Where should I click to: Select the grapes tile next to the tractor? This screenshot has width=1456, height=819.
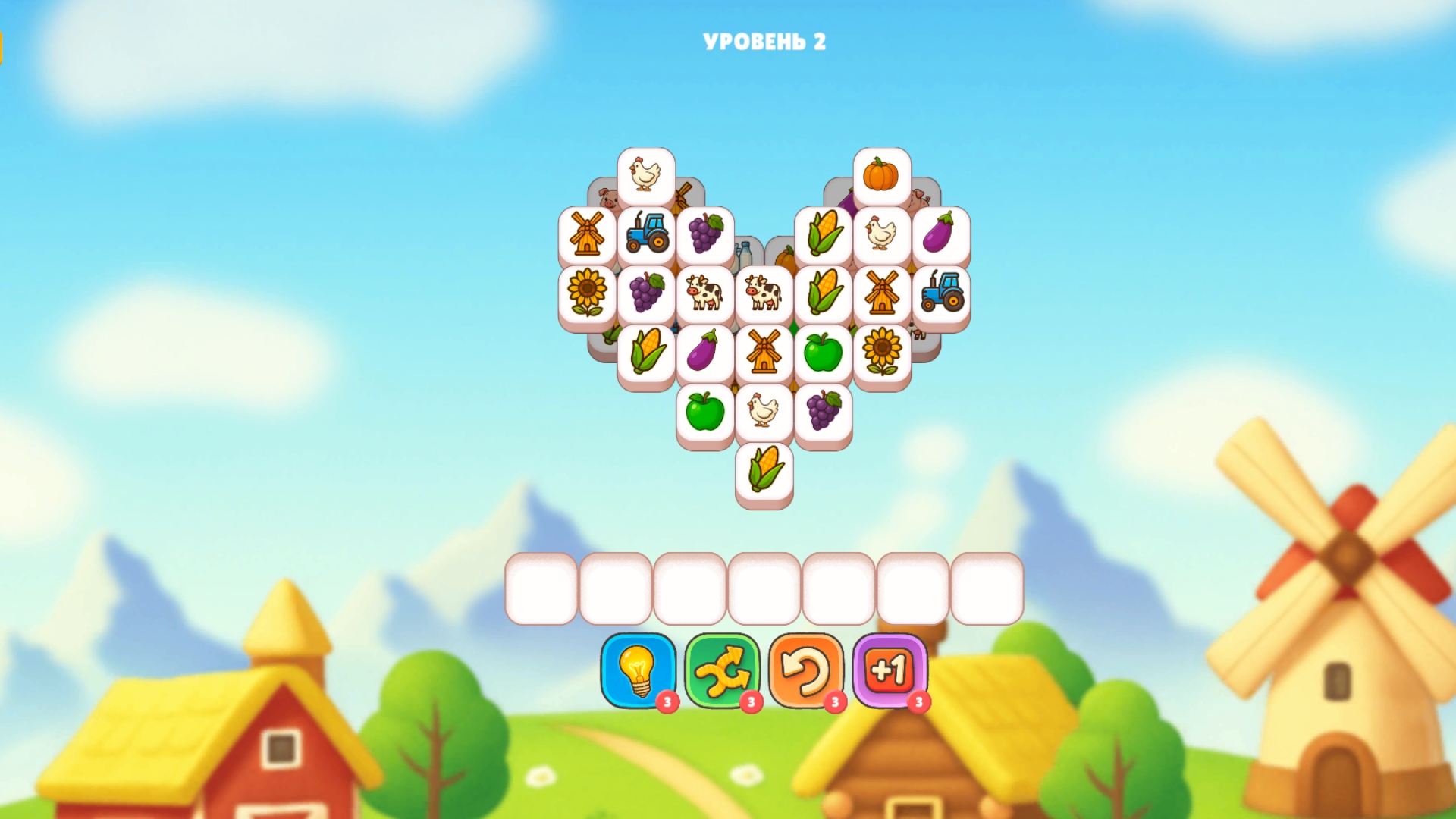click(707, 235)
